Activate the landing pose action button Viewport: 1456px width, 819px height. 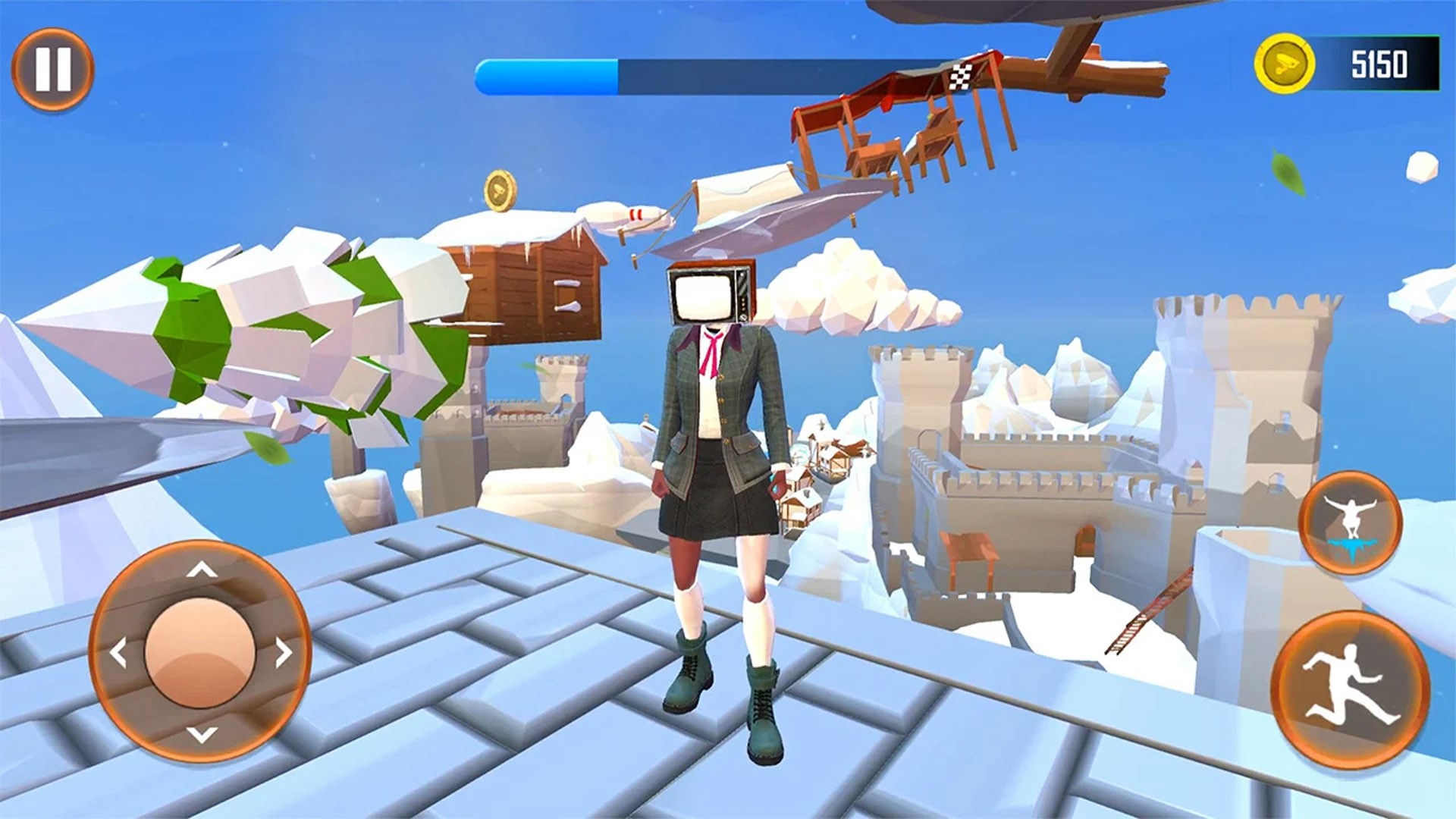pyautogui.click(x=1350, y=522)
